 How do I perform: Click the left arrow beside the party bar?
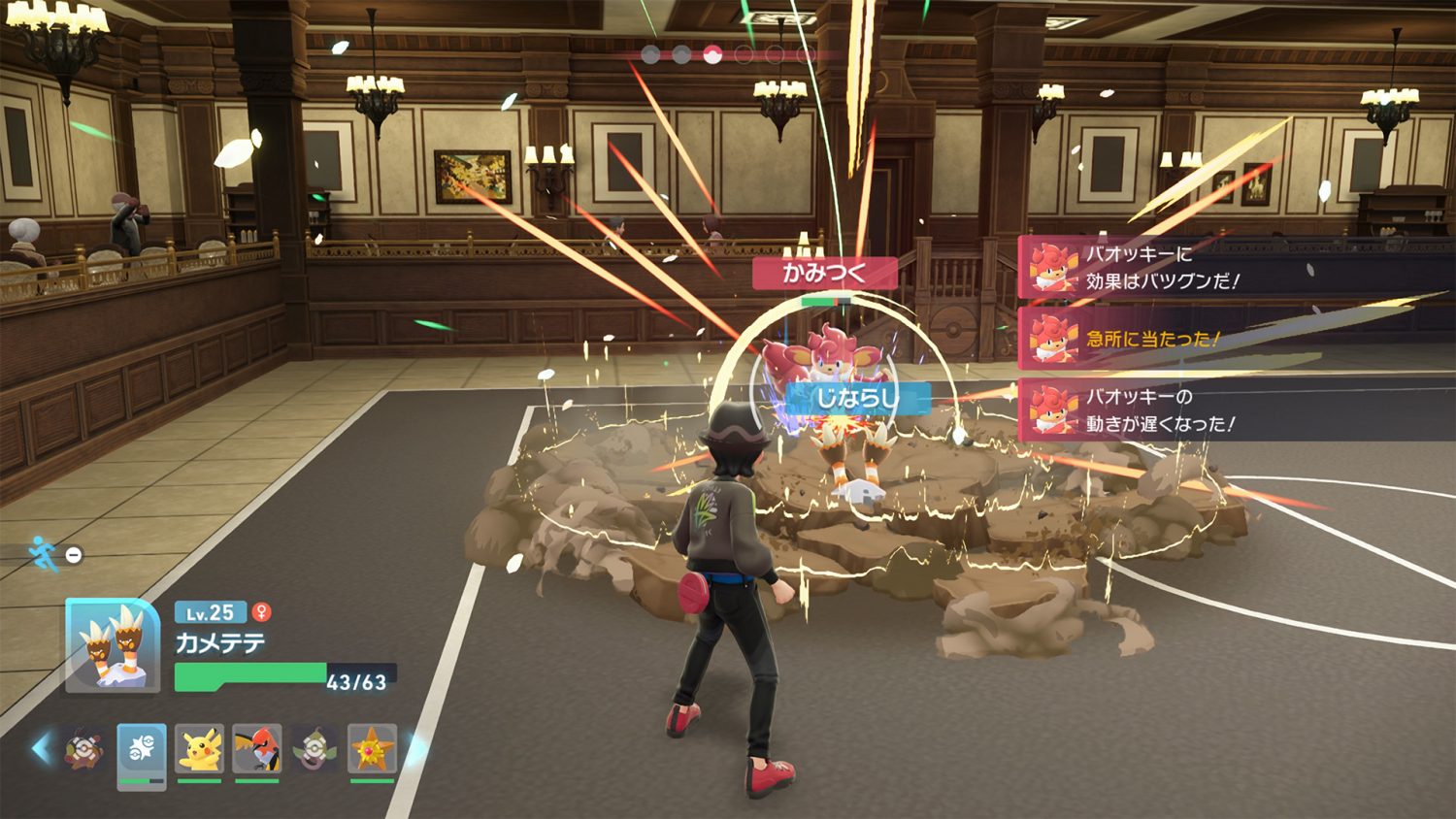[x=41, y=748]
